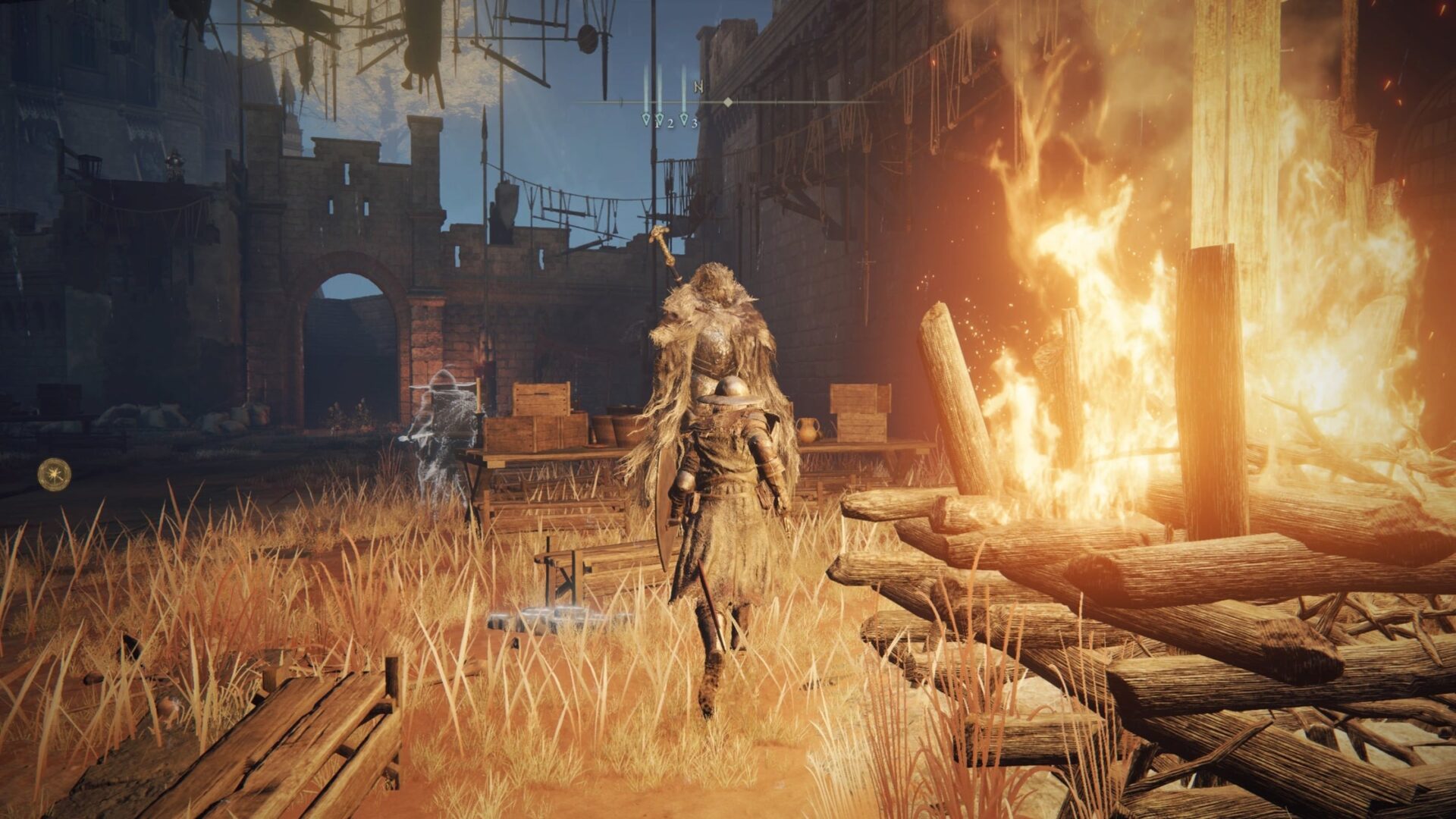The height and width of the screenshot is (819, 1456).
Task: Select beacon marker 1 on the compass
Action: pyautogui.click(x=646, y=120)
